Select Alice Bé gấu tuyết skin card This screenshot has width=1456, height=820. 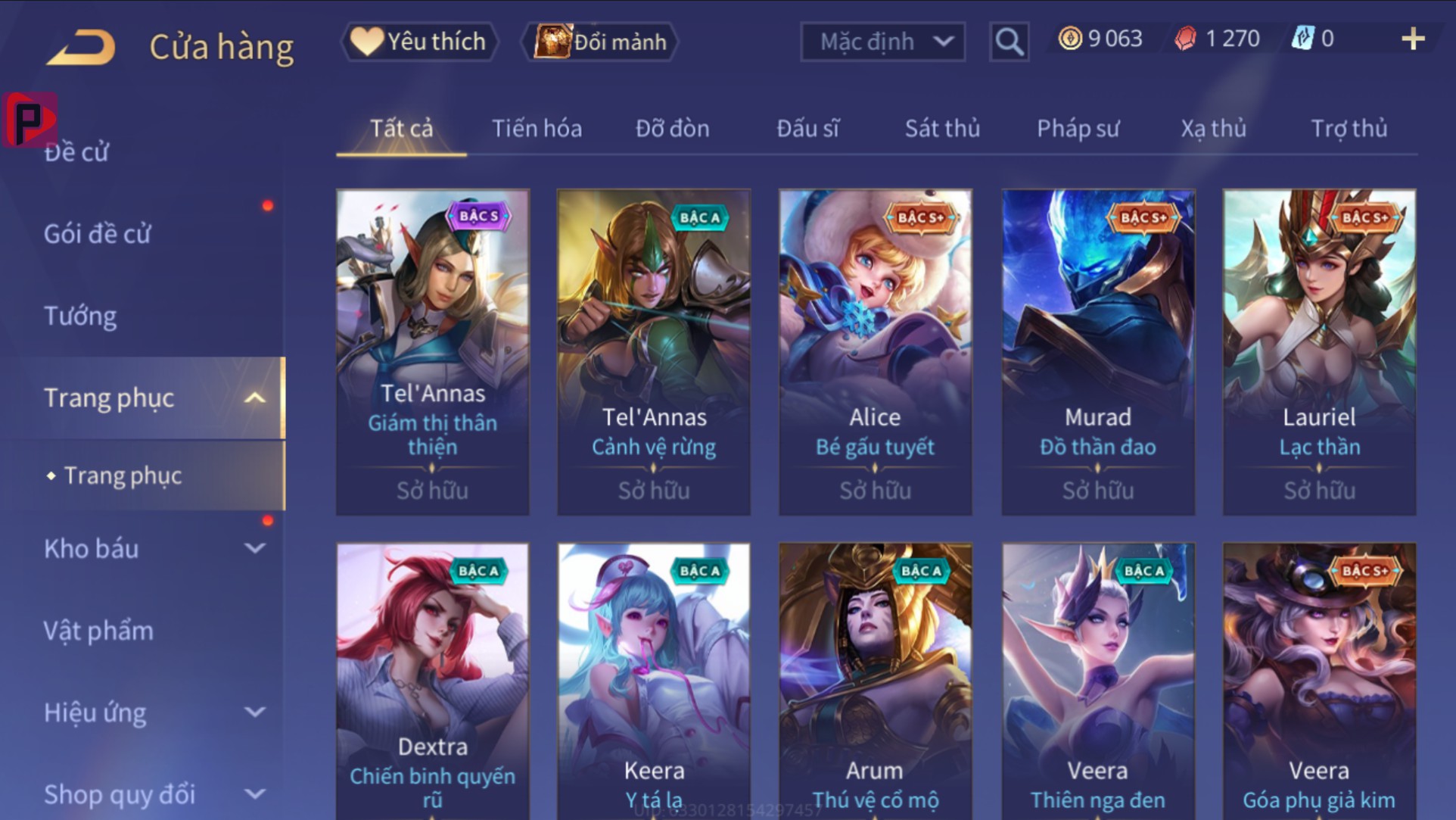tap(876, 352)
